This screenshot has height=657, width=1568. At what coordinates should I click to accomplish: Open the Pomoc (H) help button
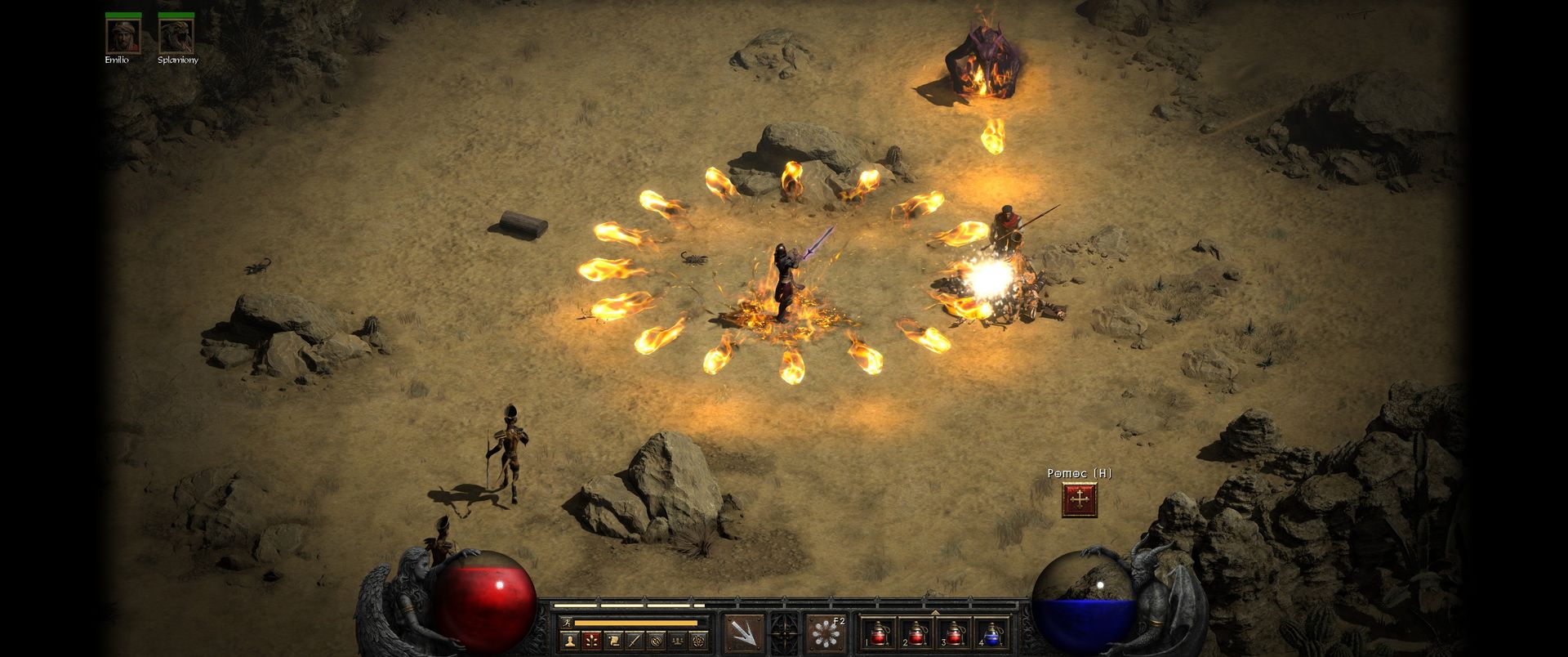tap(1080, 499)
